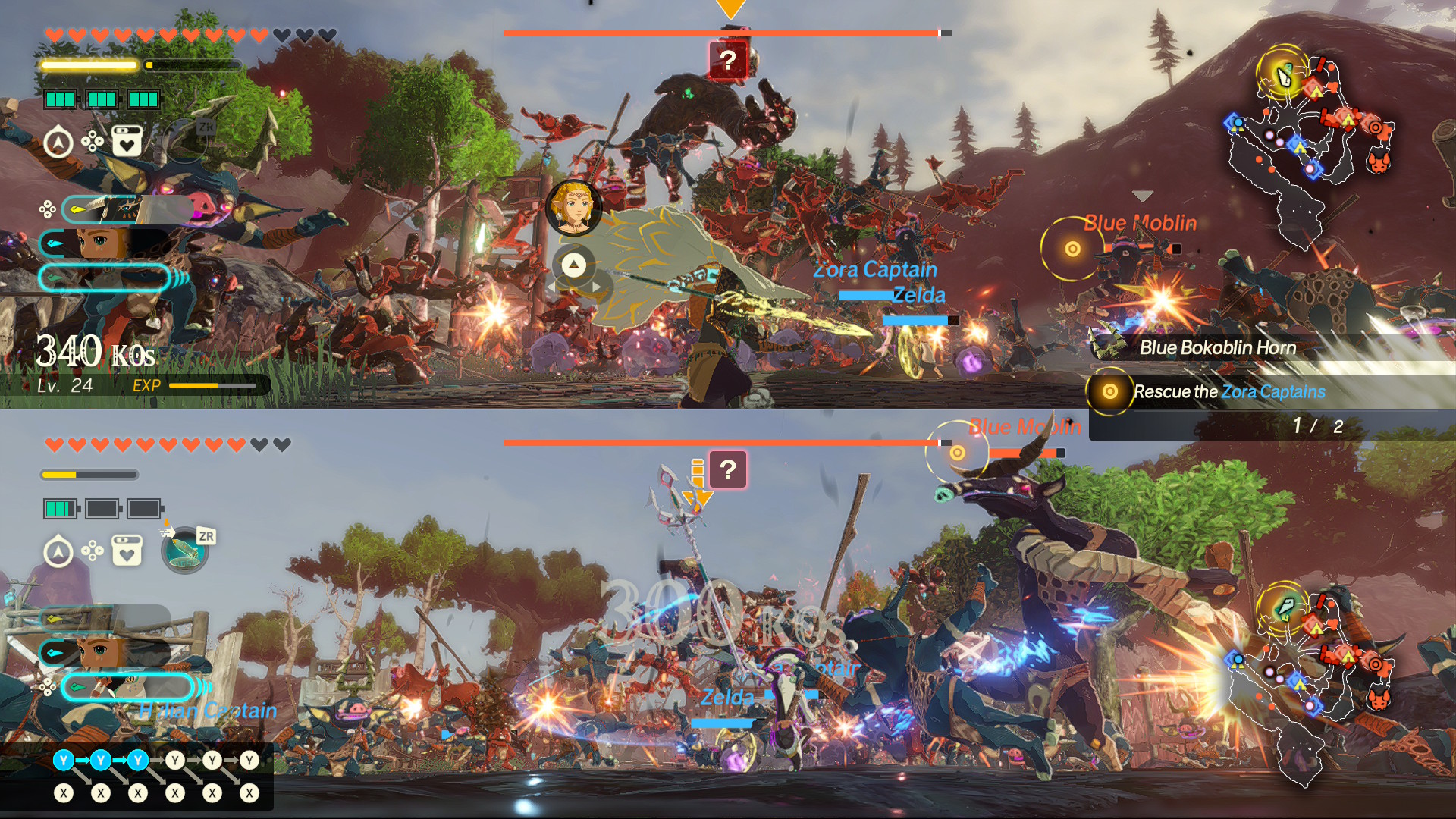Viewport: 1456px width, 819px height.
Task: Click the d-pad icon beside the compass
Action: (92, 142)
